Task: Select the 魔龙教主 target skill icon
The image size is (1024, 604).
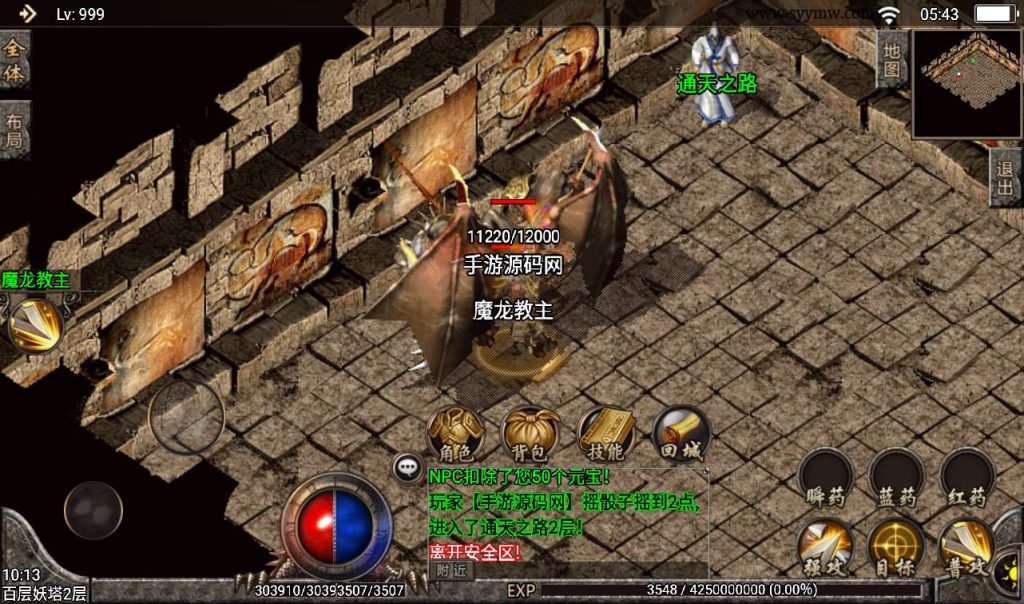Action: pyautogui.click(x=35, y=325)
